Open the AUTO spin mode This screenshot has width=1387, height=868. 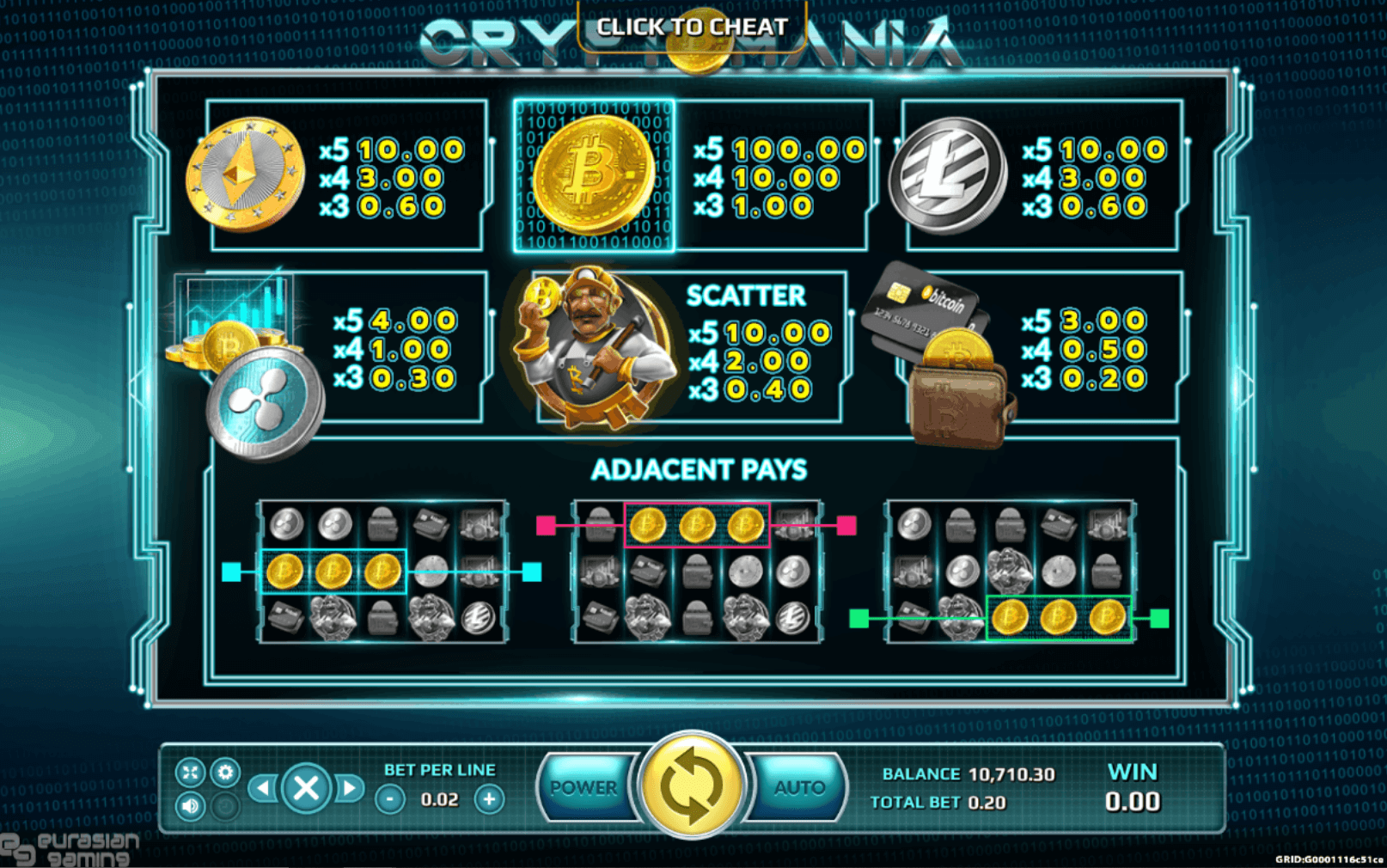click(x=797, y=787)
